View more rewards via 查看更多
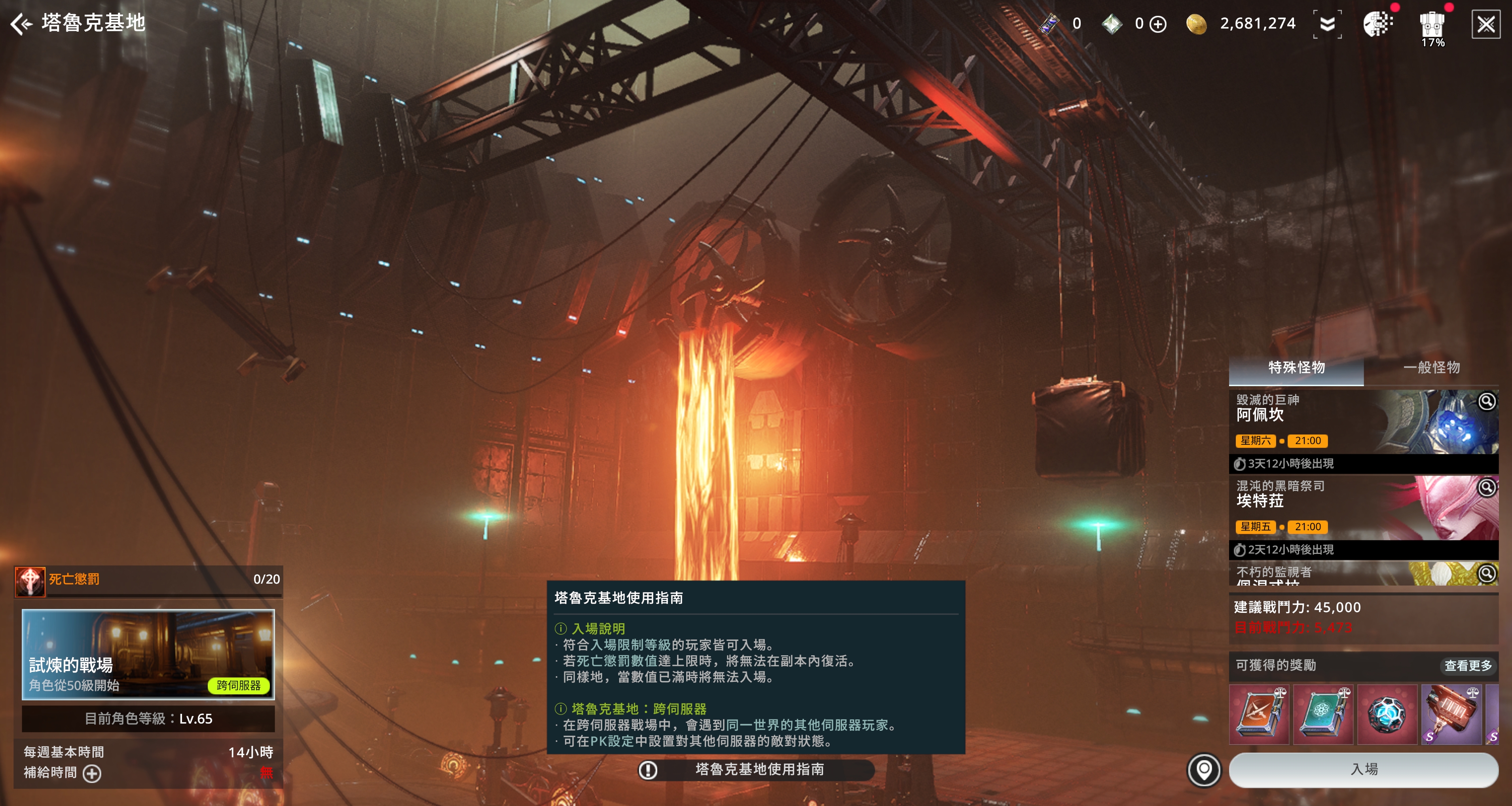This screenshot has width=1512, height=806. pyautogui.click(x=1467, y=665)
